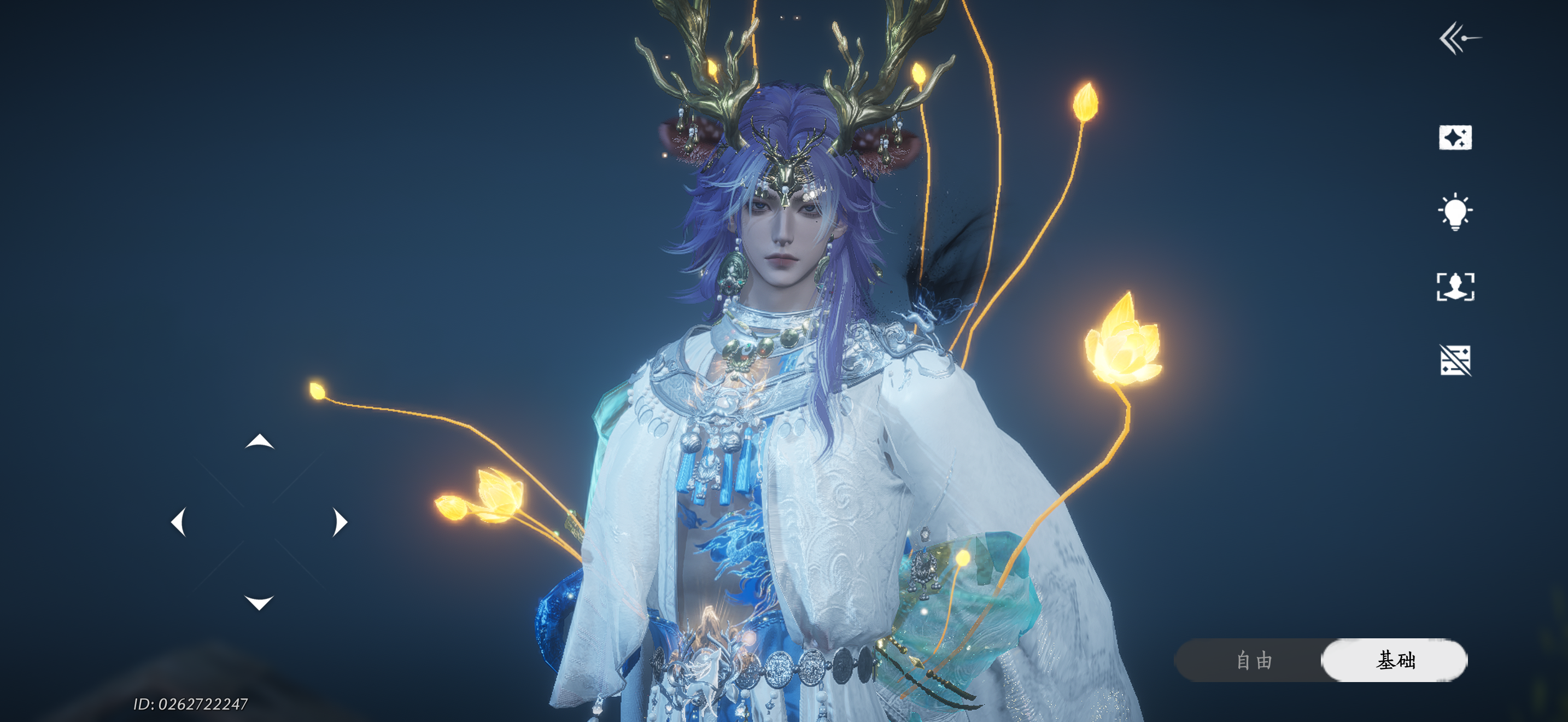Select the 基础 mode tab
This screenshot has width=1568, height=722.
tap(1395, 660)
